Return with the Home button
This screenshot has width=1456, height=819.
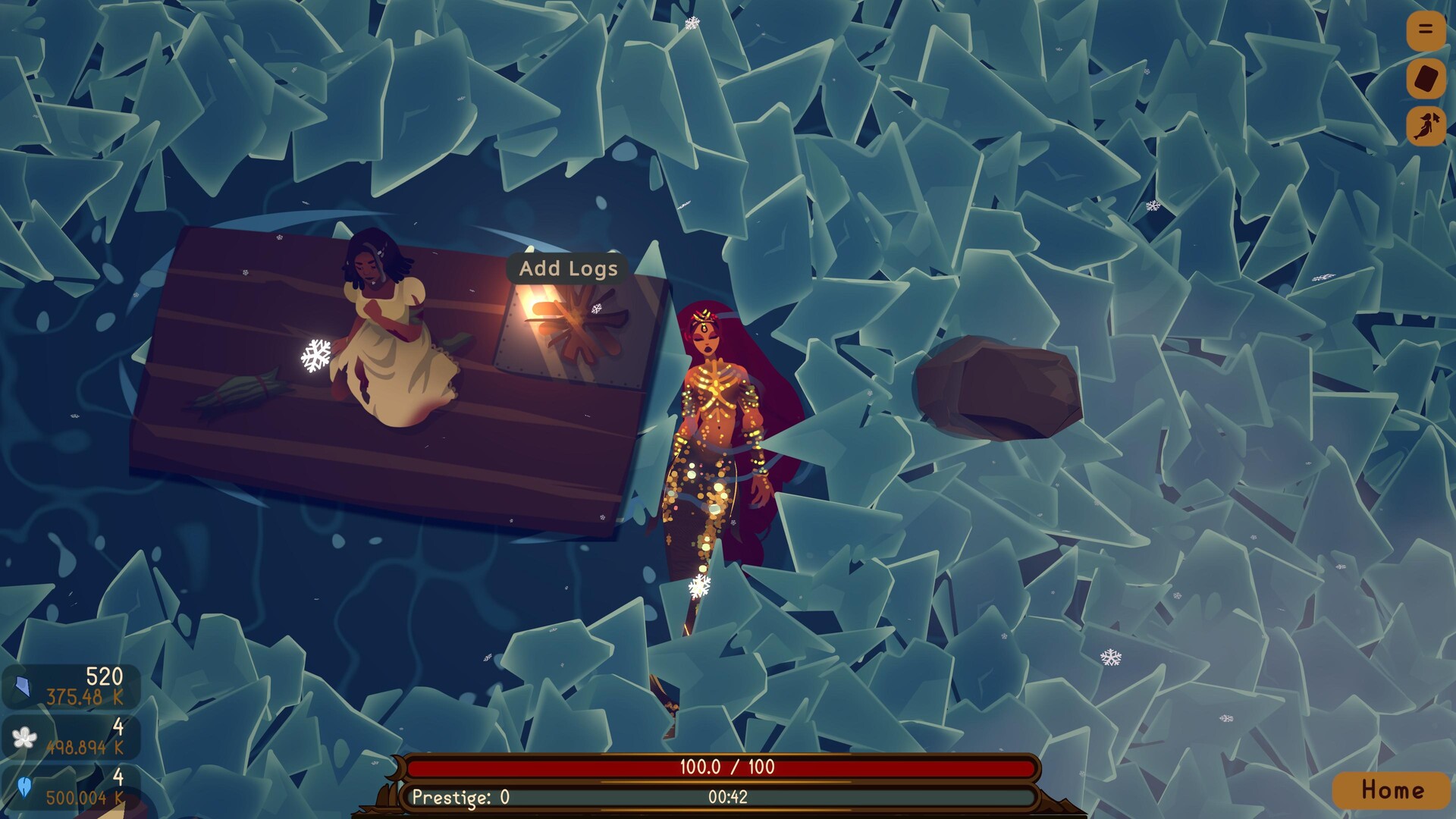coord(1392,790)
